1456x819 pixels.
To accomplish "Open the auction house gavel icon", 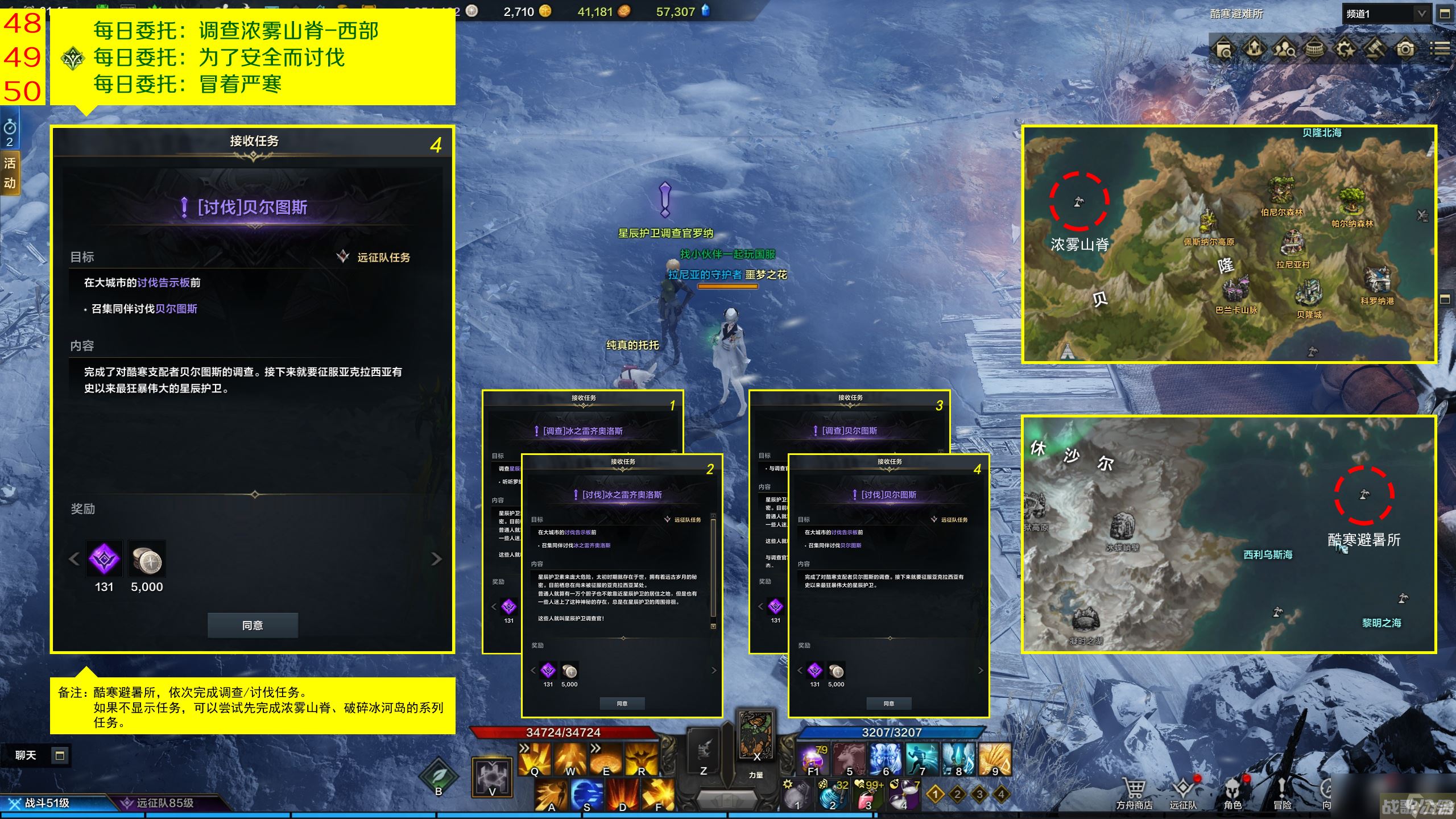I will tap(1375, 49).
